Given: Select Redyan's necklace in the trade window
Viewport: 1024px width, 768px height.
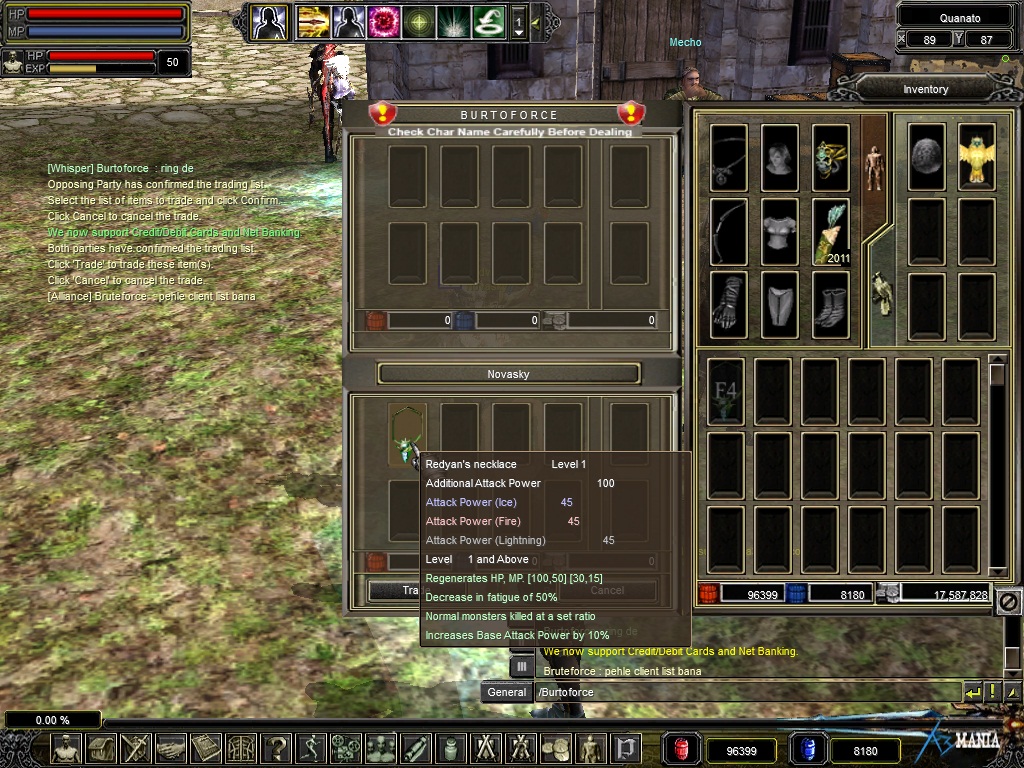Looking at the screenshot, I should coord(407,434).
